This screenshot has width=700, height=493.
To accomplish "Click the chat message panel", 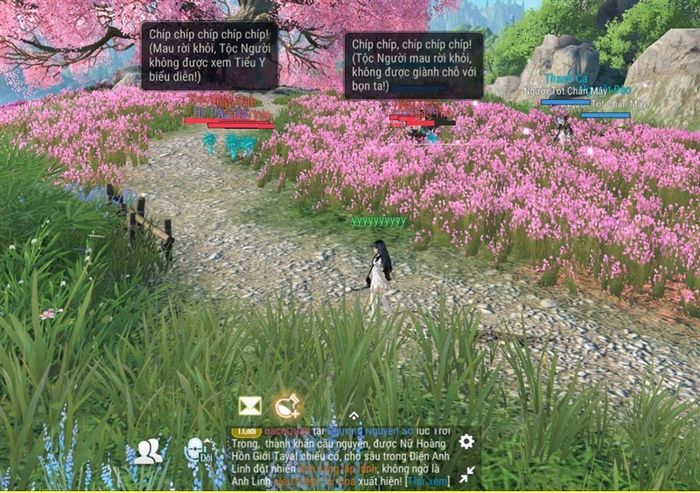I will (x=340, y=456).
